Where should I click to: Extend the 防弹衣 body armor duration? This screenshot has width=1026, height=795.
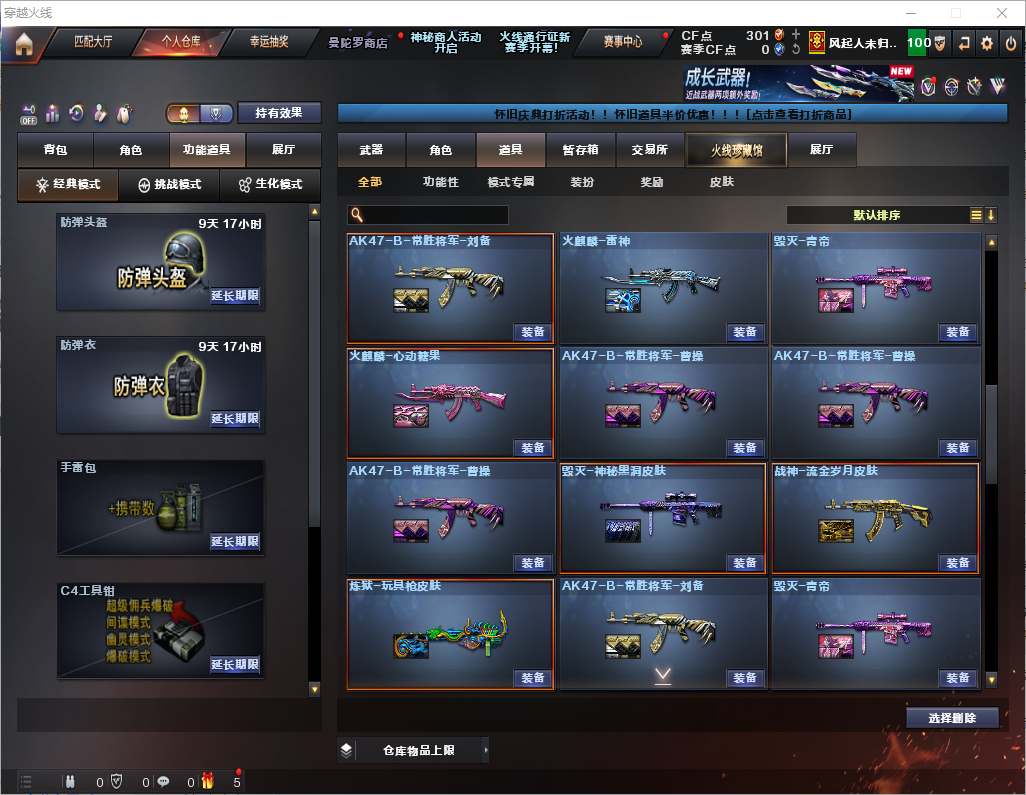235,419
